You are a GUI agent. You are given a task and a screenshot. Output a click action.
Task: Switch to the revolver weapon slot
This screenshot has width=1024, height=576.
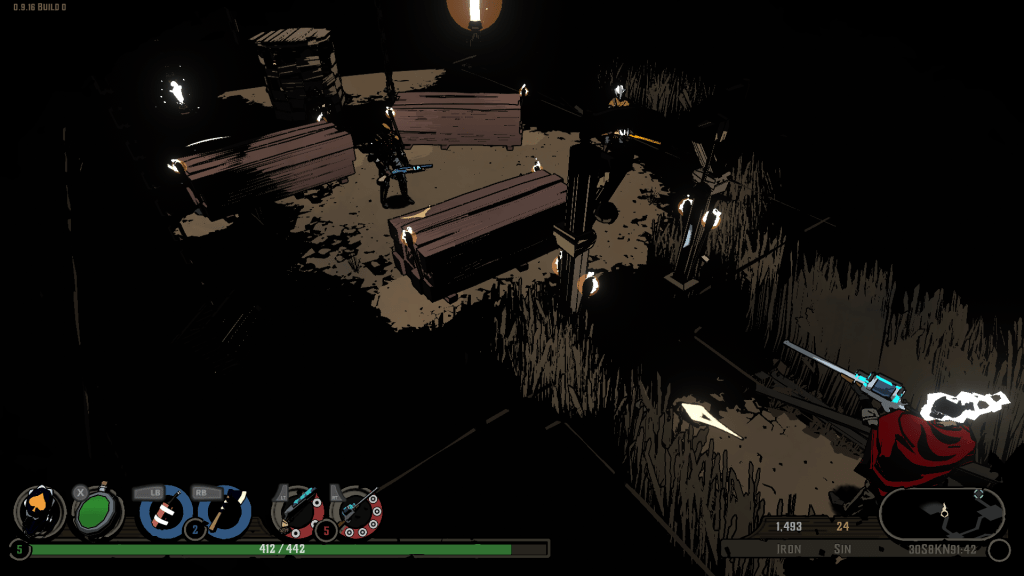(x=356, y=511)
